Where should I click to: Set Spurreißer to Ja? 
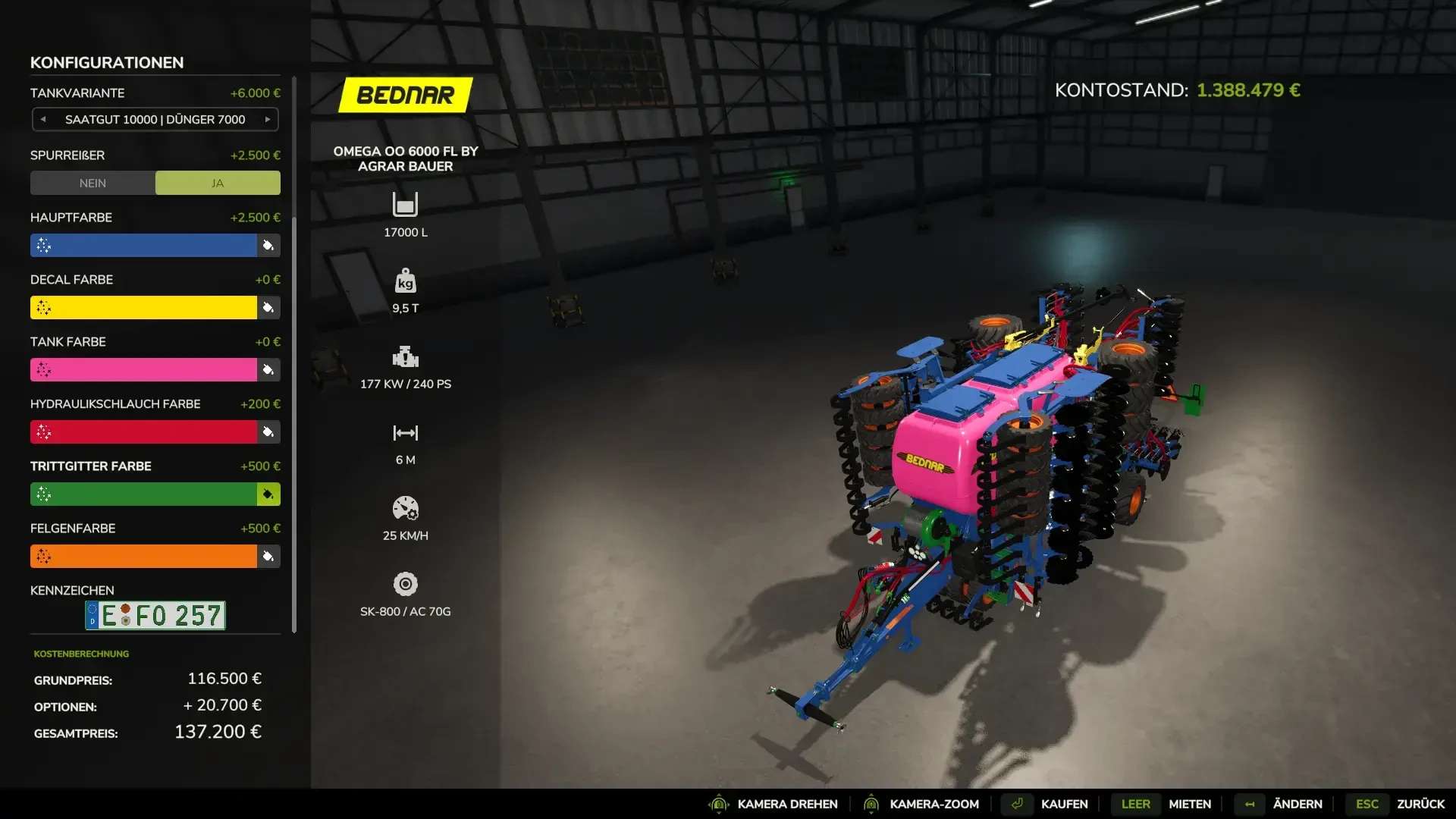pyautogui.click(x=218, y=183)
